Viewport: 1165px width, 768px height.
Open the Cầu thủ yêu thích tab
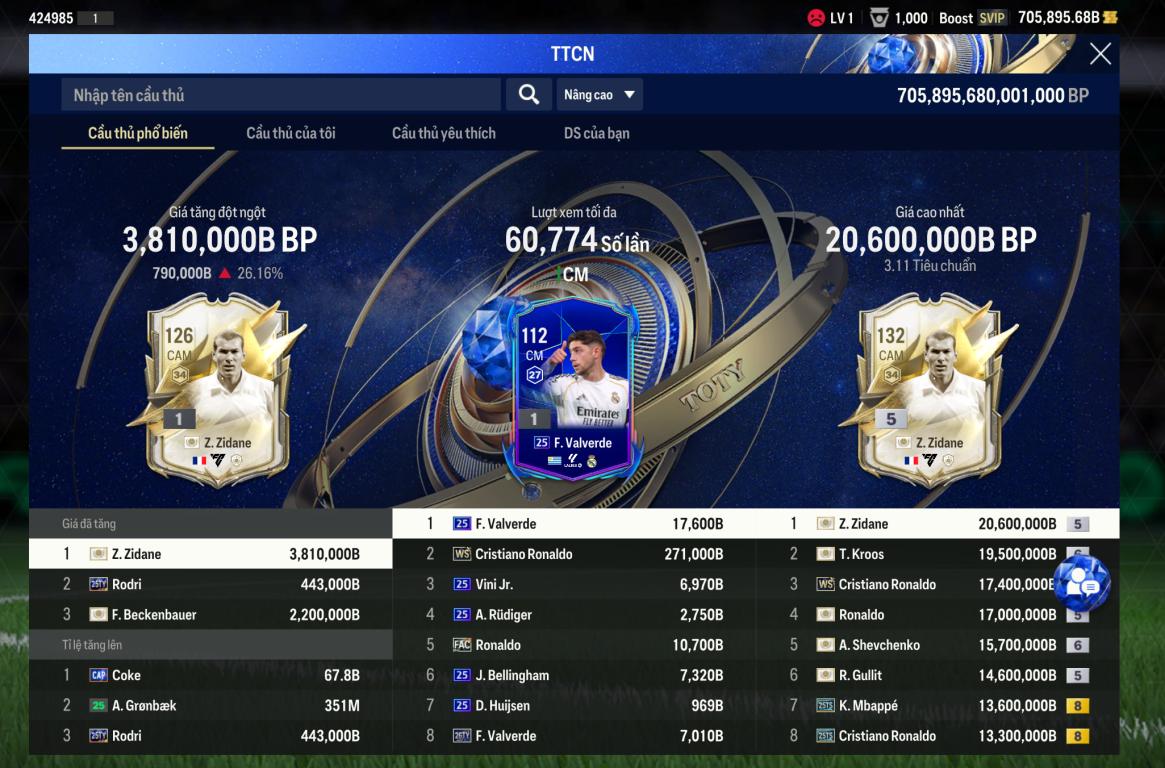point(444,133)
